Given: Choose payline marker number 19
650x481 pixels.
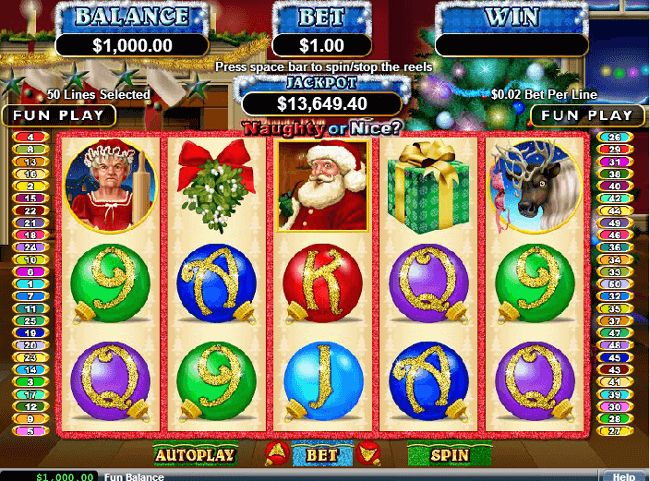Looking at the screenshot, I should click(x=31, y=333).
